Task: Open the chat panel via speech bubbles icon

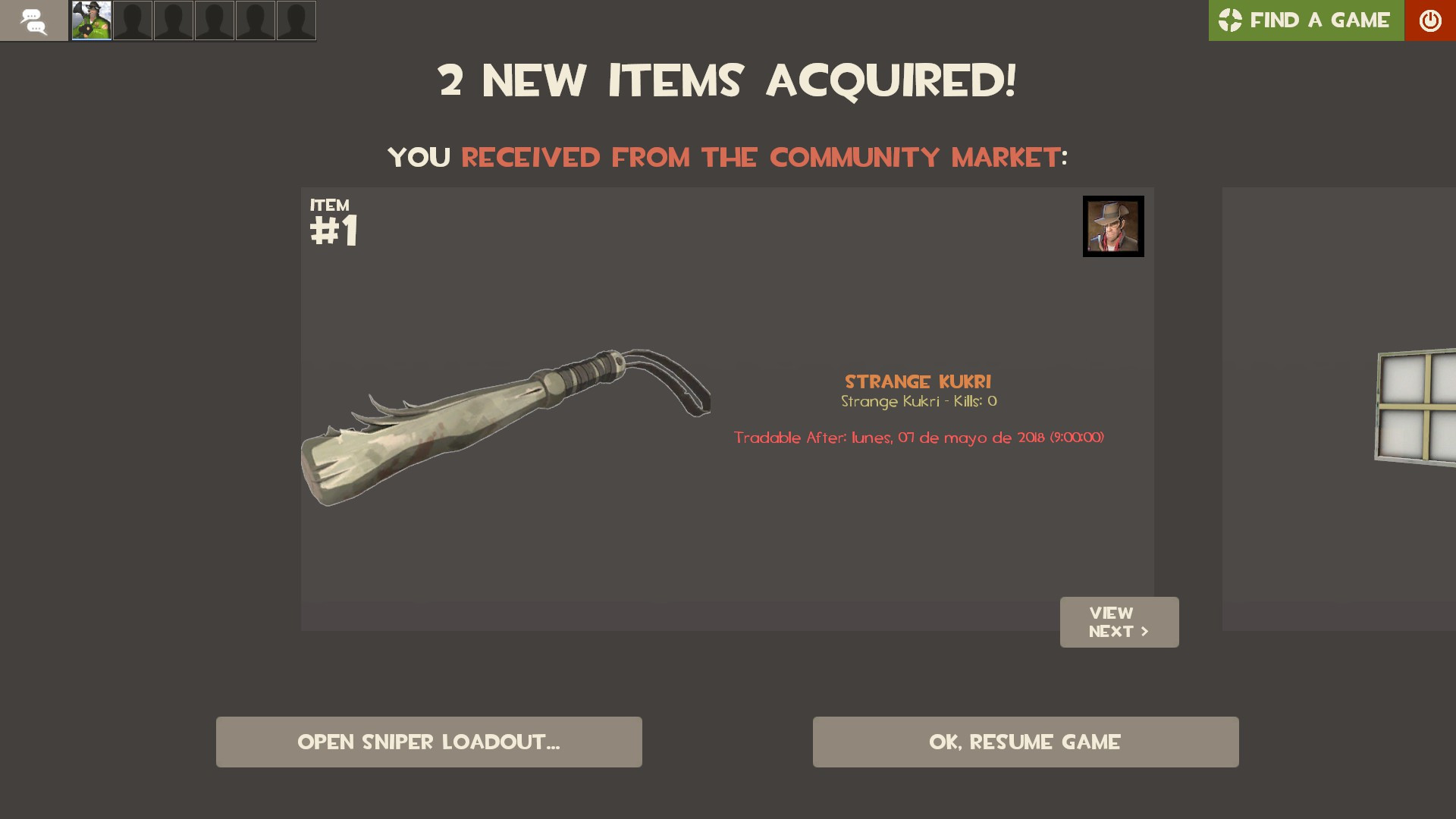Action: 34,20
